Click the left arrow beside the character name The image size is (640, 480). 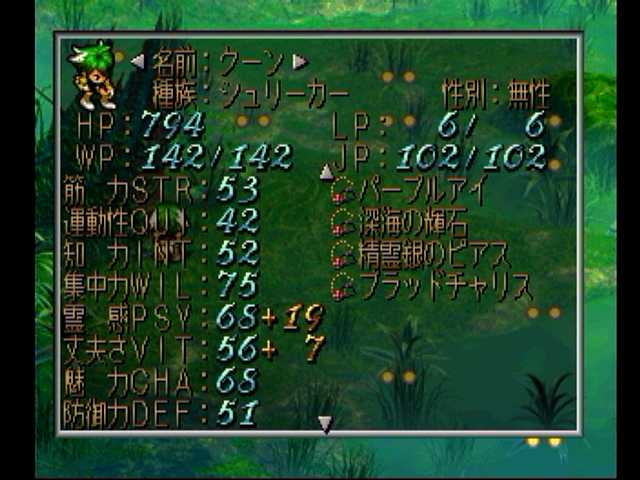(x=138, y=61)
